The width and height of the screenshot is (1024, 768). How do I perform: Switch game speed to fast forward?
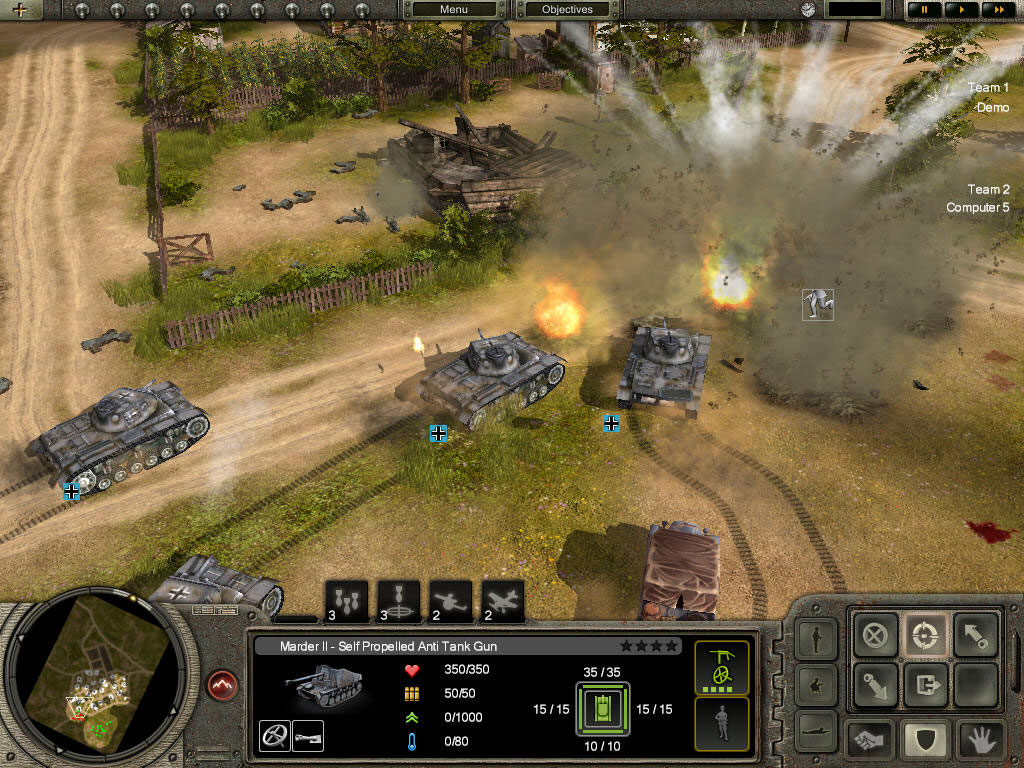[x=996, y=10]
